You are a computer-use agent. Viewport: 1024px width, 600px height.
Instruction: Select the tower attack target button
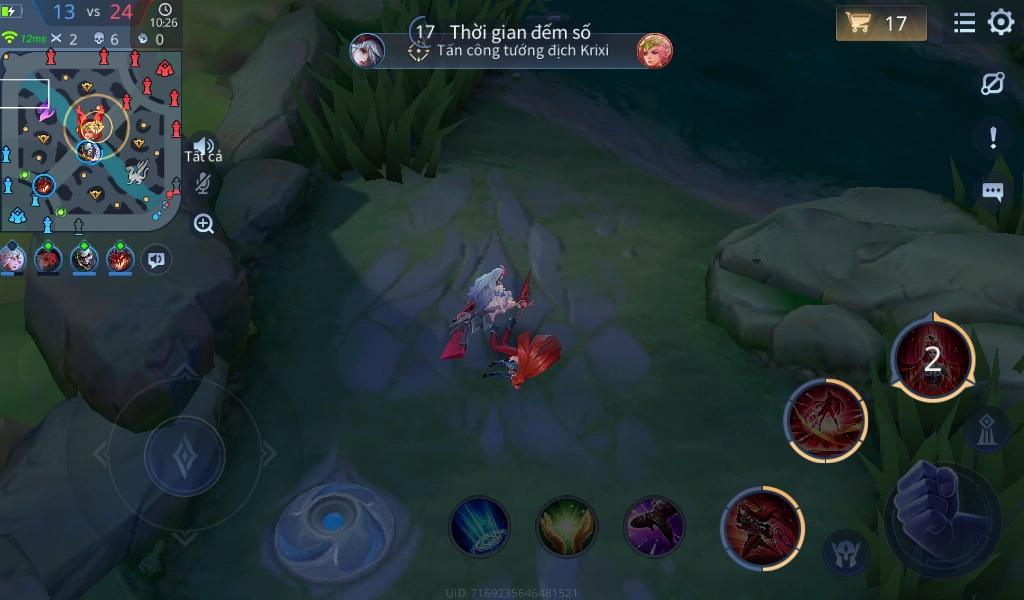[x=986, y=430]
